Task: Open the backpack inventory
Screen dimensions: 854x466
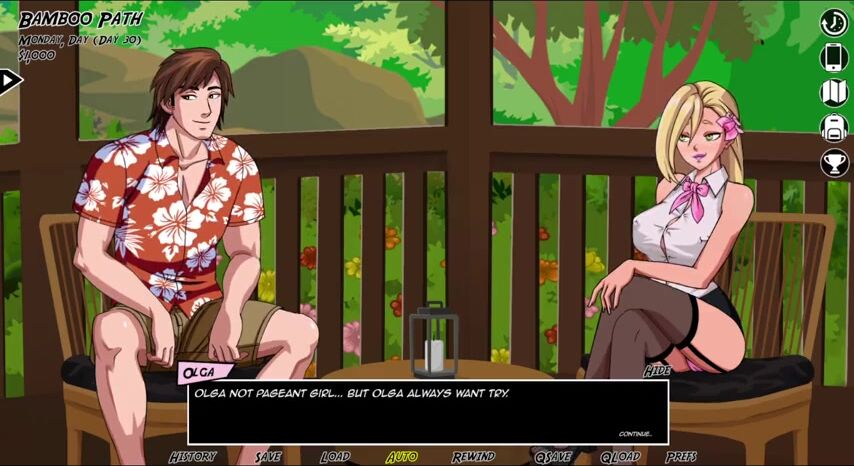Action: tap(834, 127)
